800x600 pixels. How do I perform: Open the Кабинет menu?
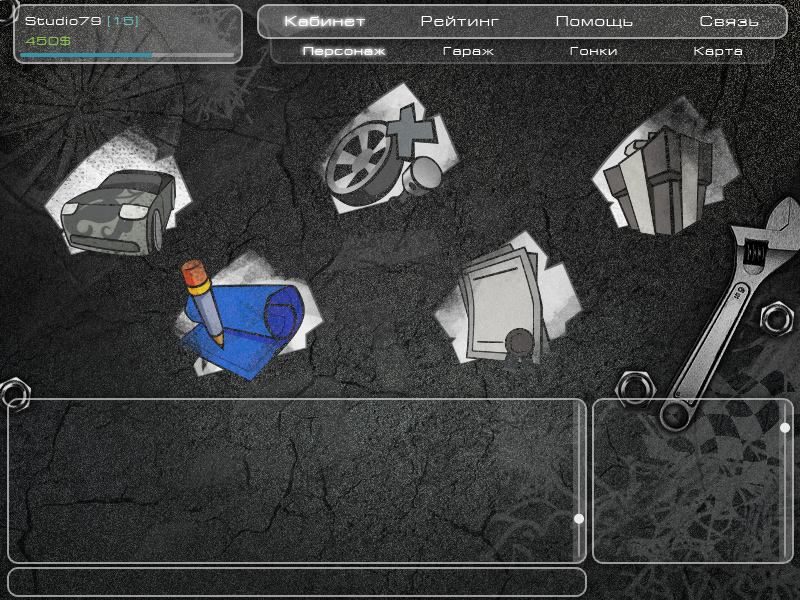(x=324, y=21)
